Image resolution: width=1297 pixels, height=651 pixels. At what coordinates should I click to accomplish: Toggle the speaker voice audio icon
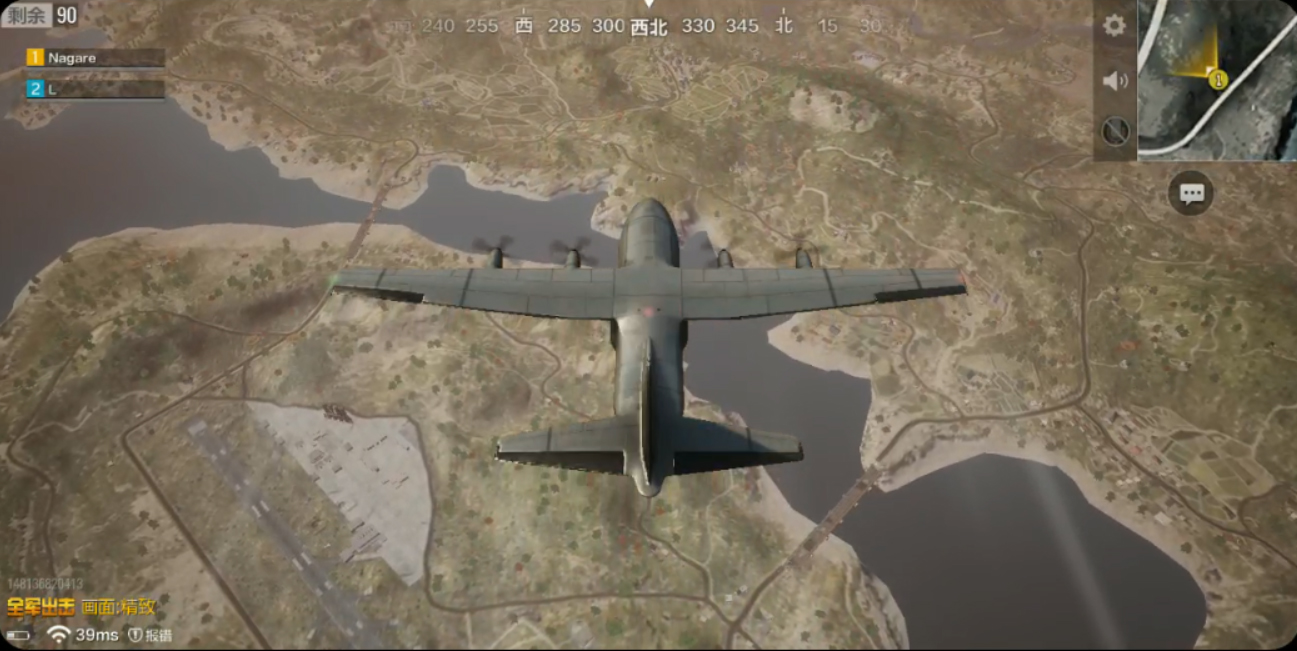[1114, 80]
